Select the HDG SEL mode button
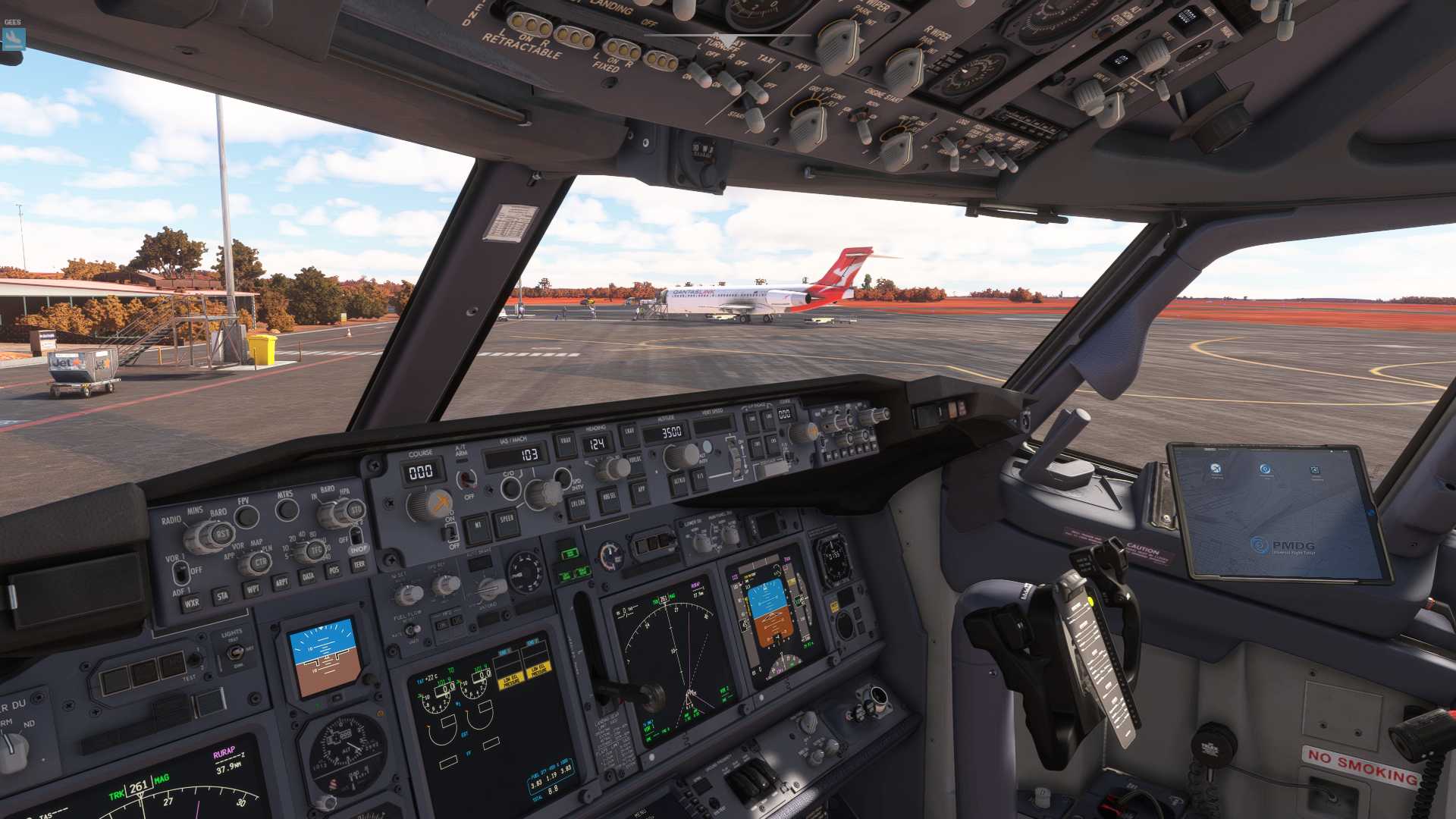Image resolution: width=1456 pixels, height=819 pixels. [x=608, y=499]
